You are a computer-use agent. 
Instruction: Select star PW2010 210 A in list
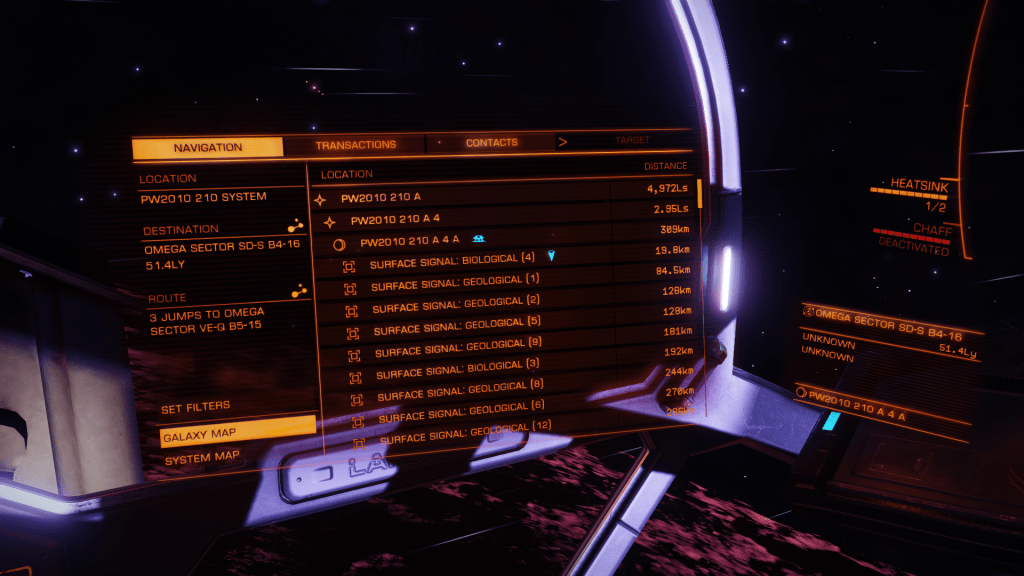tap(381, 198)
